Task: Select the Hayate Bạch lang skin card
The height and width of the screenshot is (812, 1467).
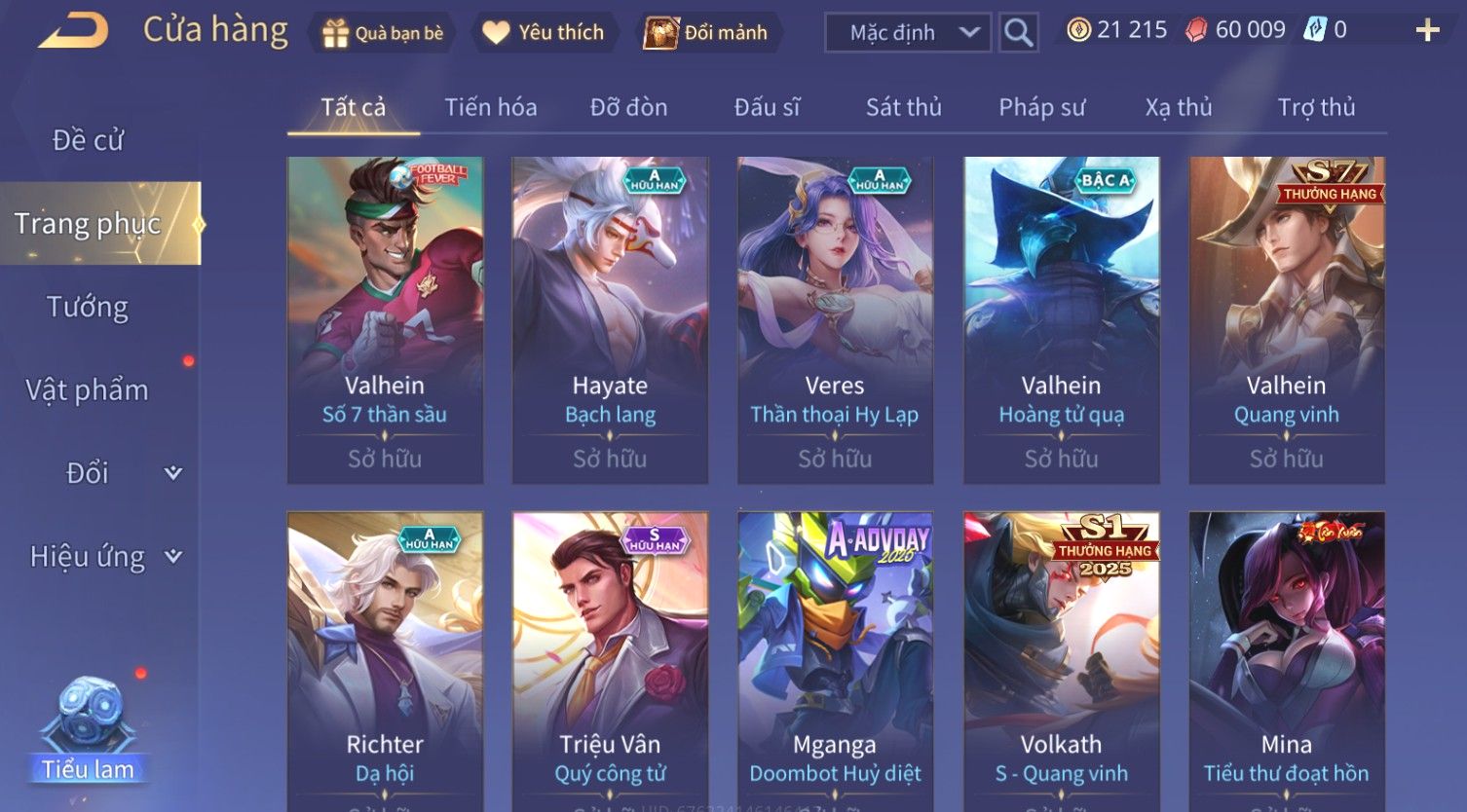Action: [610, 319]
